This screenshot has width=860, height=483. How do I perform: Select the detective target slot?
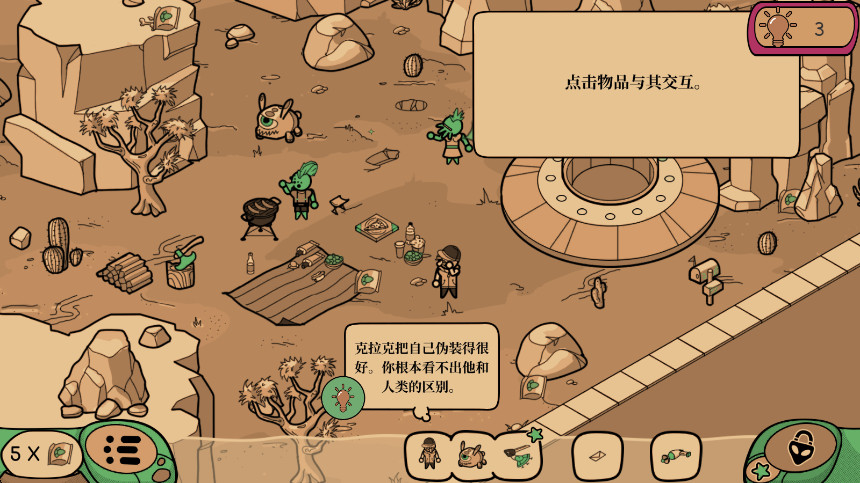pyautogui.click(x=429, y=455)
